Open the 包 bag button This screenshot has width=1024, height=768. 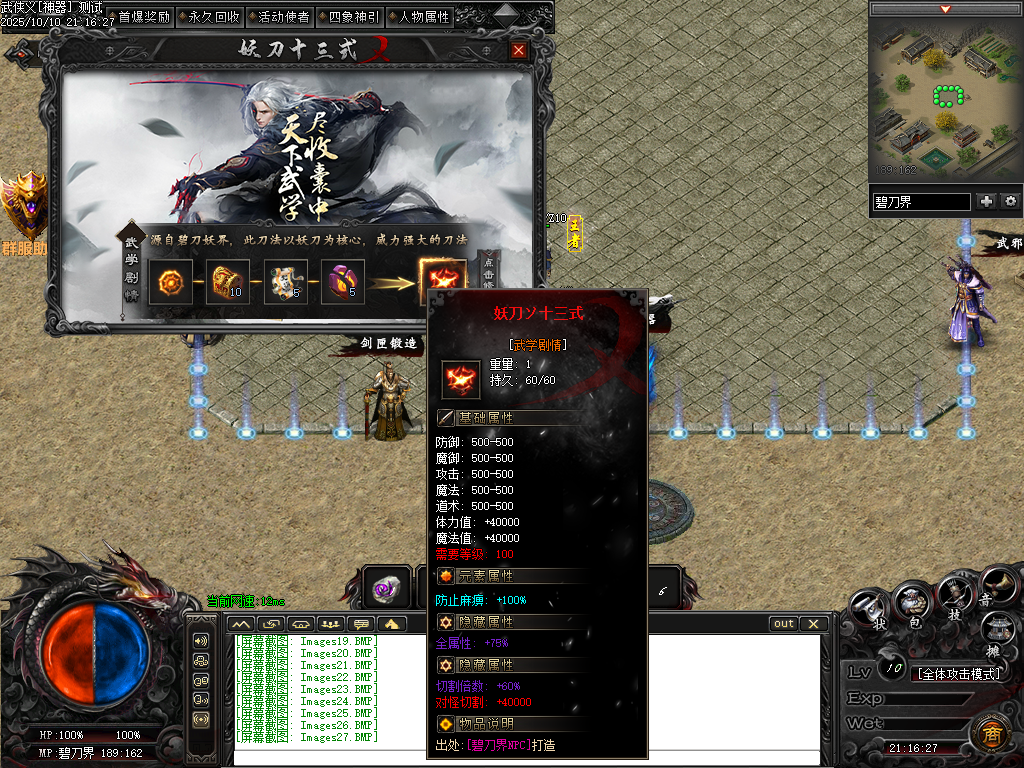pos(913,604)
